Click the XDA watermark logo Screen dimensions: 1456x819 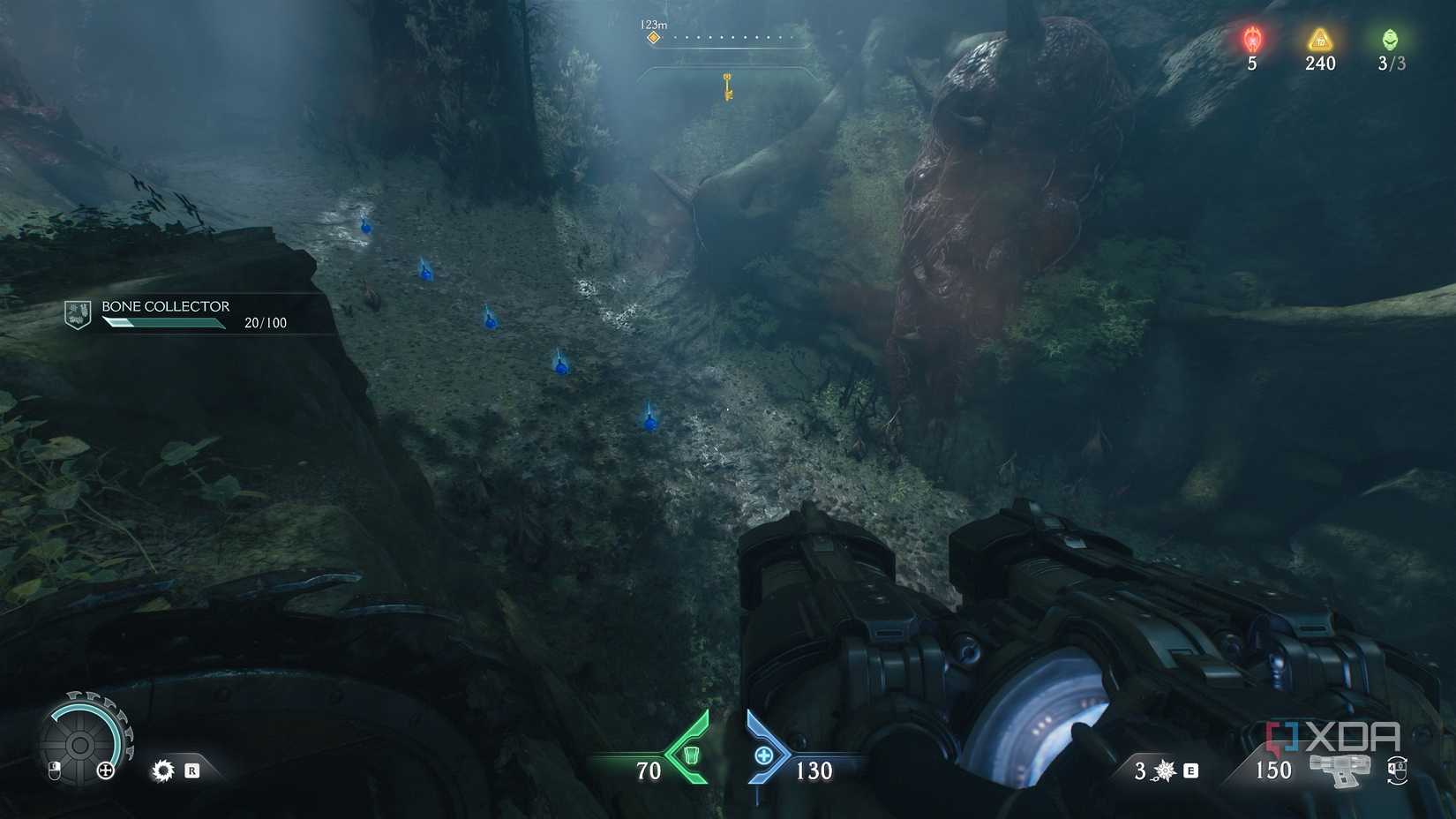pyautogui.click(x=1334, y=736)
